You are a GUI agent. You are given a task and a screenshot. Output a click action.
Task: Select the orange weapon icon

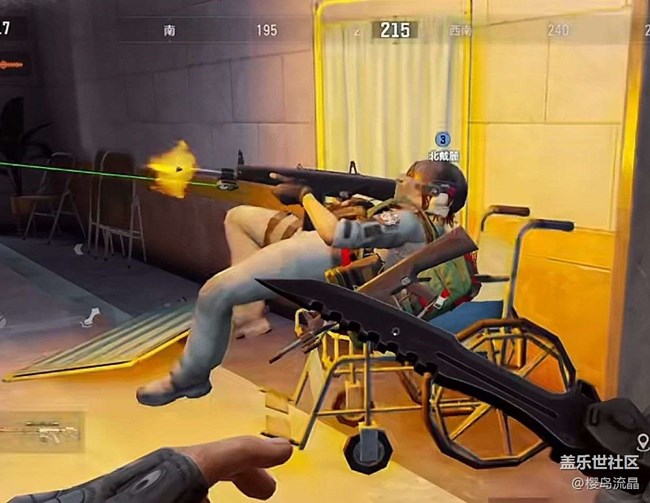(11, 64)
